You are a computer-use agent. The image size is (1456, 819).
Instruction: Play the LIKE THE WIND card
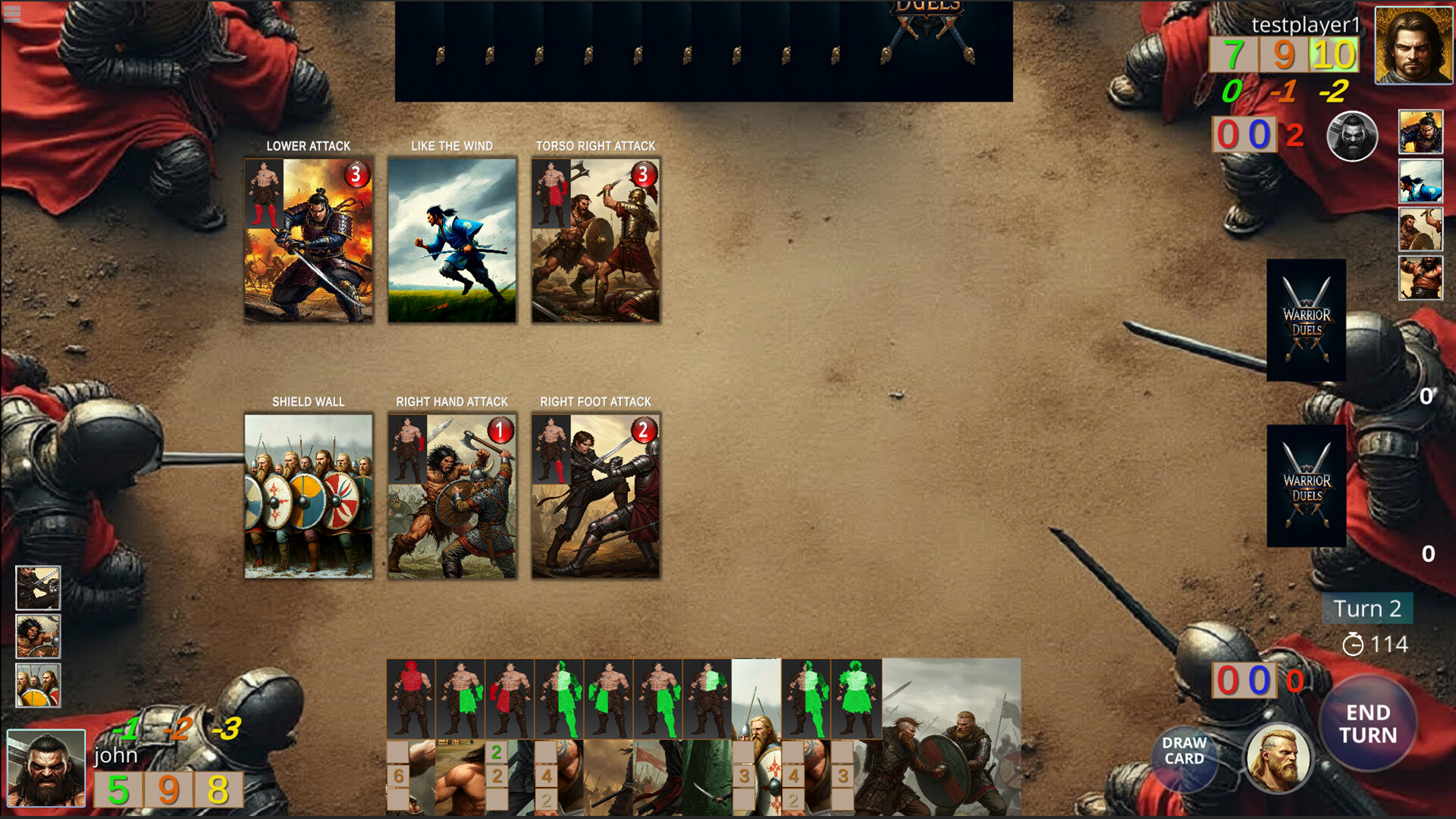tap(451, 240)
